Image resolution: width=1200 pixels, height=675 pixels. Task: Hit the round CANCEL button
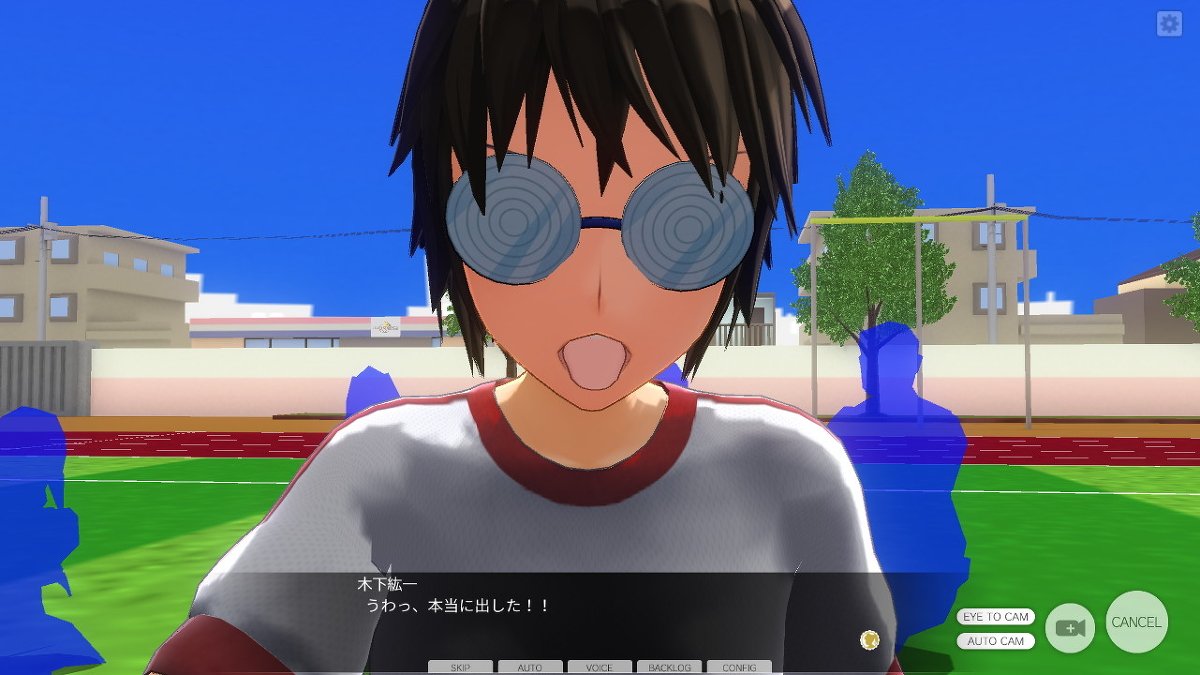pos(1136,622)
